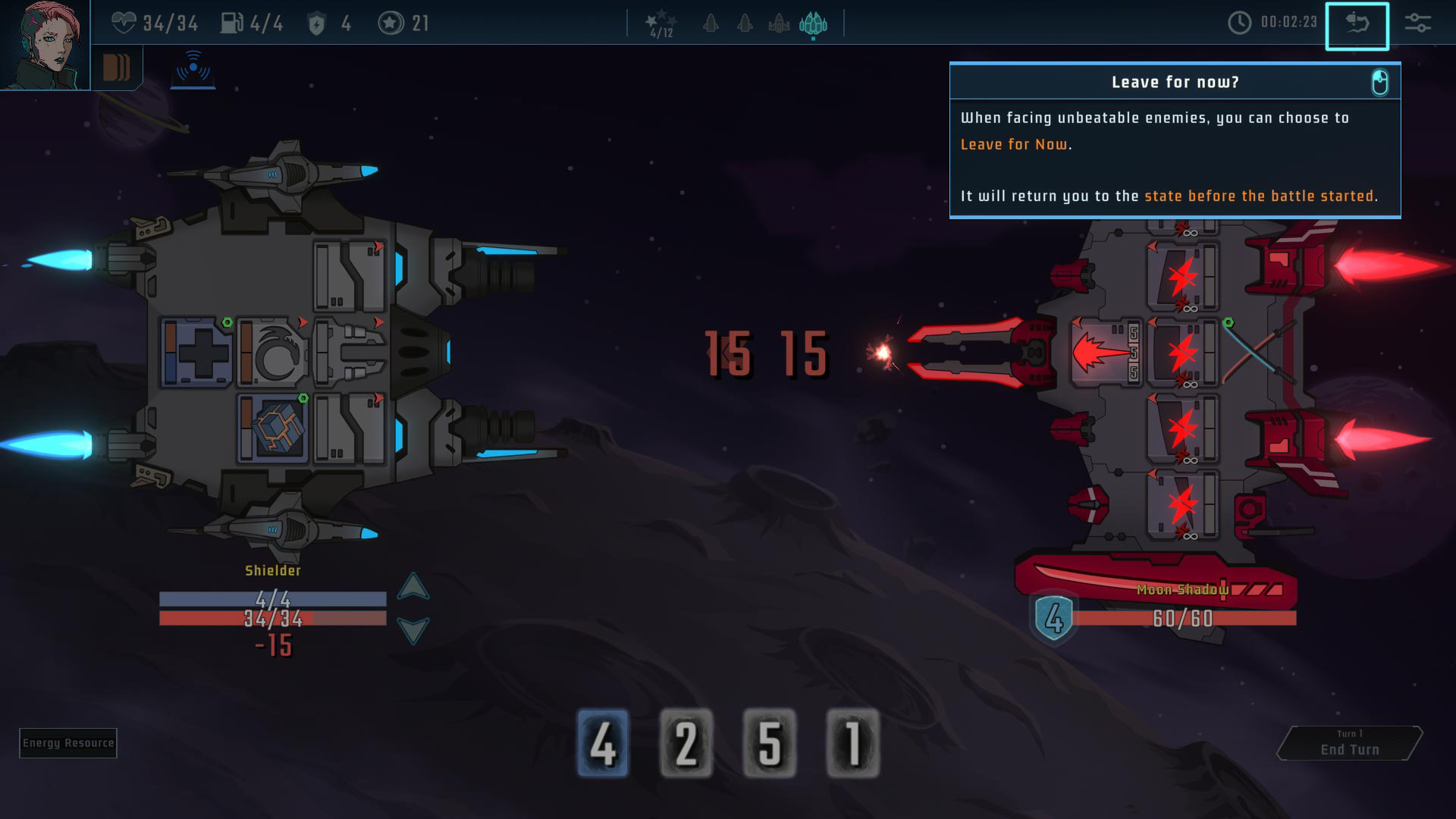This screenshot has height=819, width=1456.
Task: Select the swirl shield module on Shielder
Action: point(273,353)
